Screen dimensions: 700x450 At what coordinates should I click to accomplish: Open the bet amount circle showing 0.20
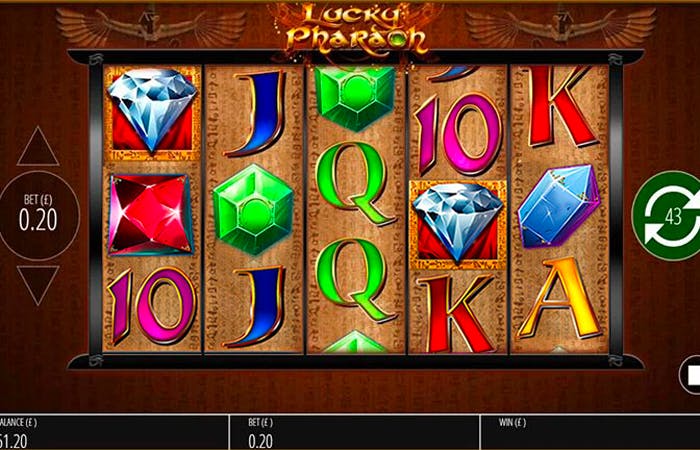coord(38,215)
